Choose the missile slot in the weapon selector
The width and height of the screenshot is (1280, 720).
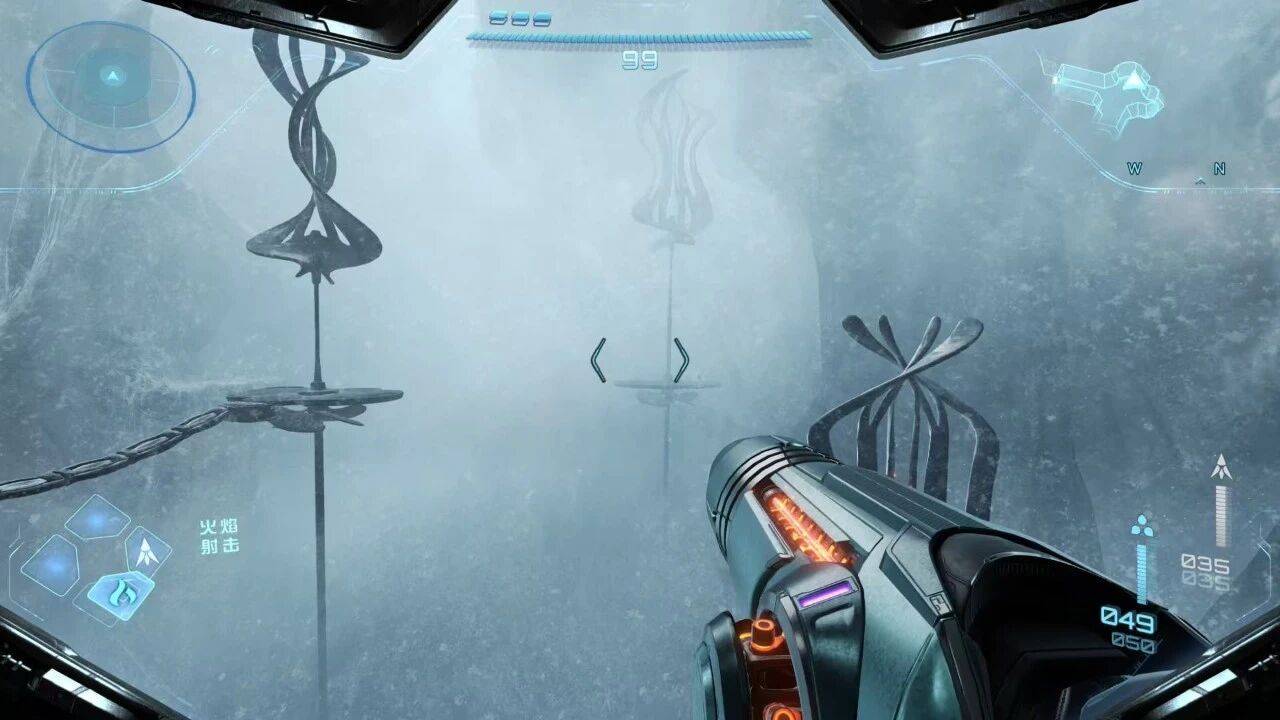(148, 551)
